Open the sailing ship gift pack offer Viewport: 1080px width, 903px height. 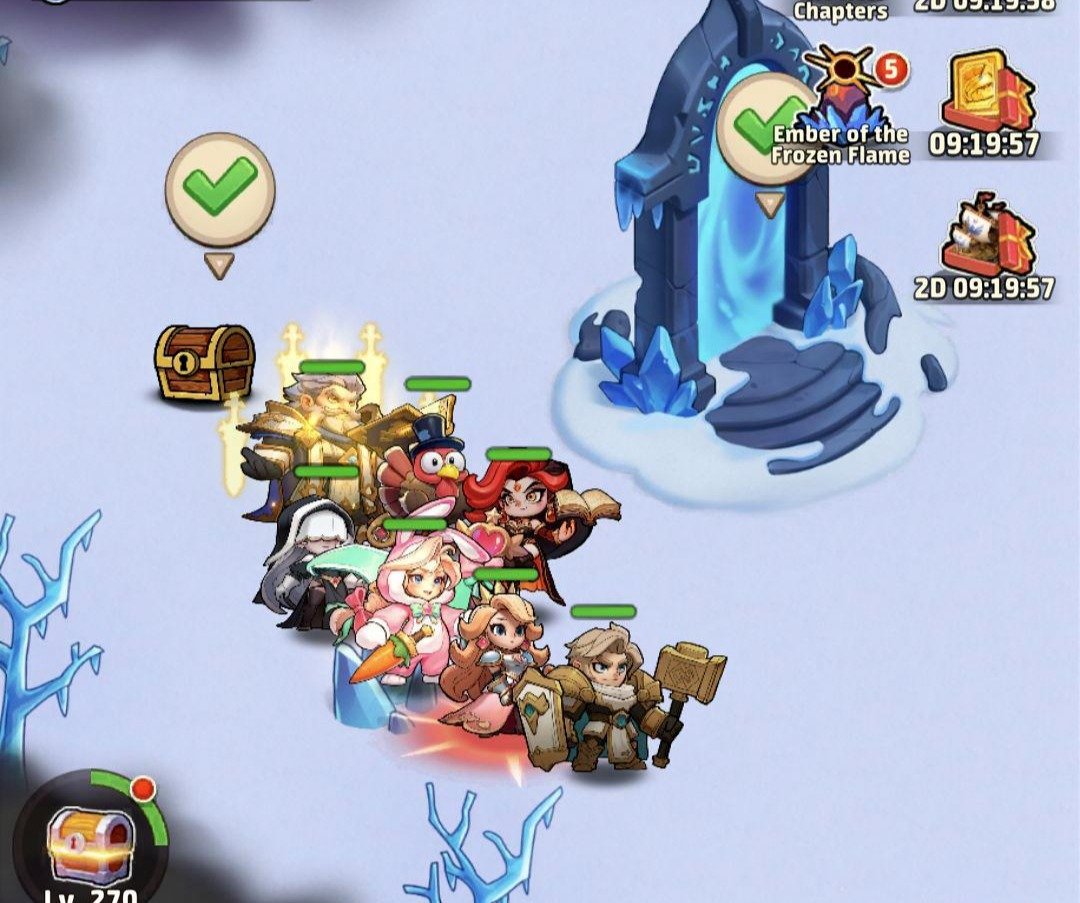pos(988,237)
